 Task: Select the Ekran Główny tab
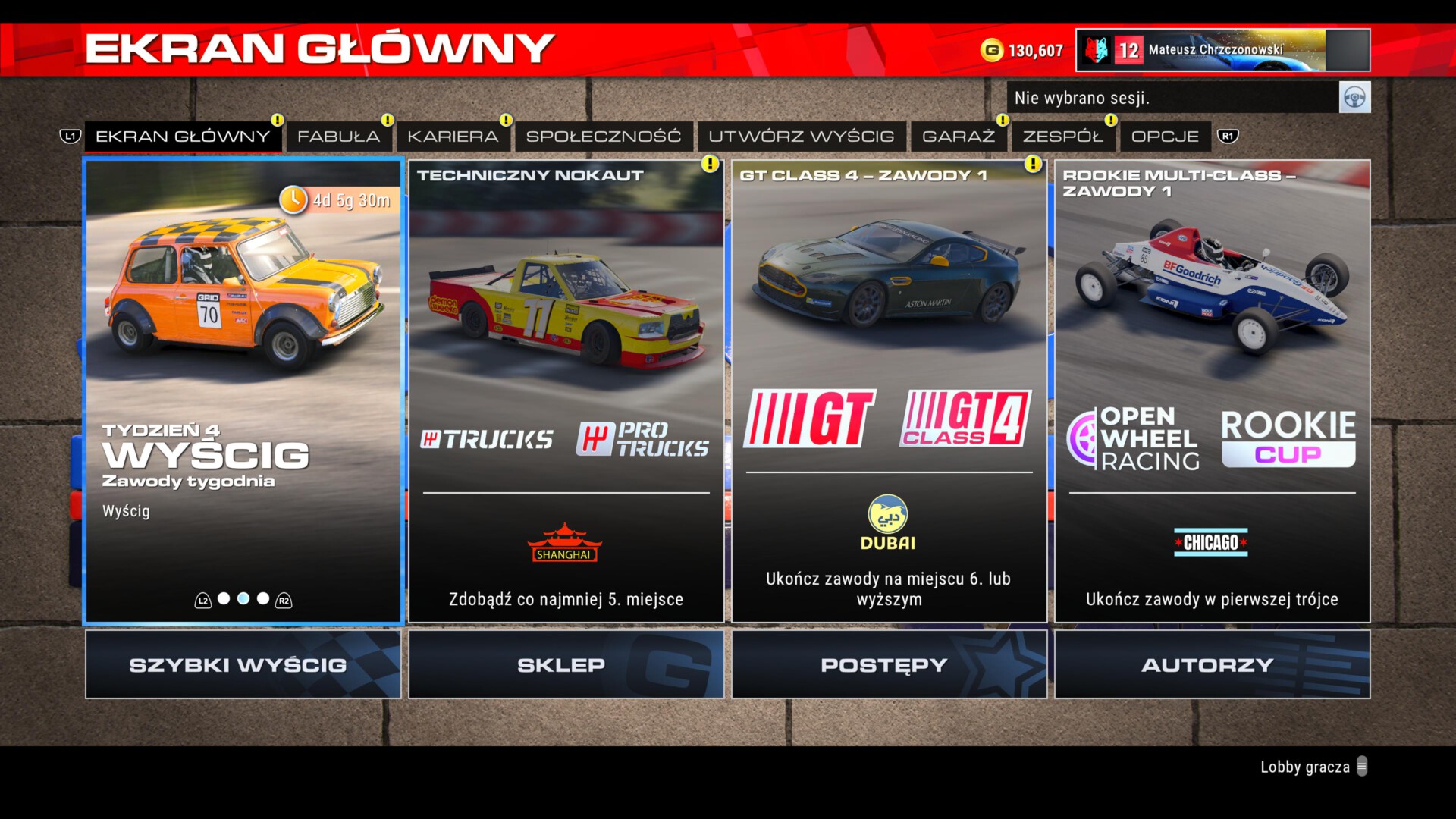[183, 136]
